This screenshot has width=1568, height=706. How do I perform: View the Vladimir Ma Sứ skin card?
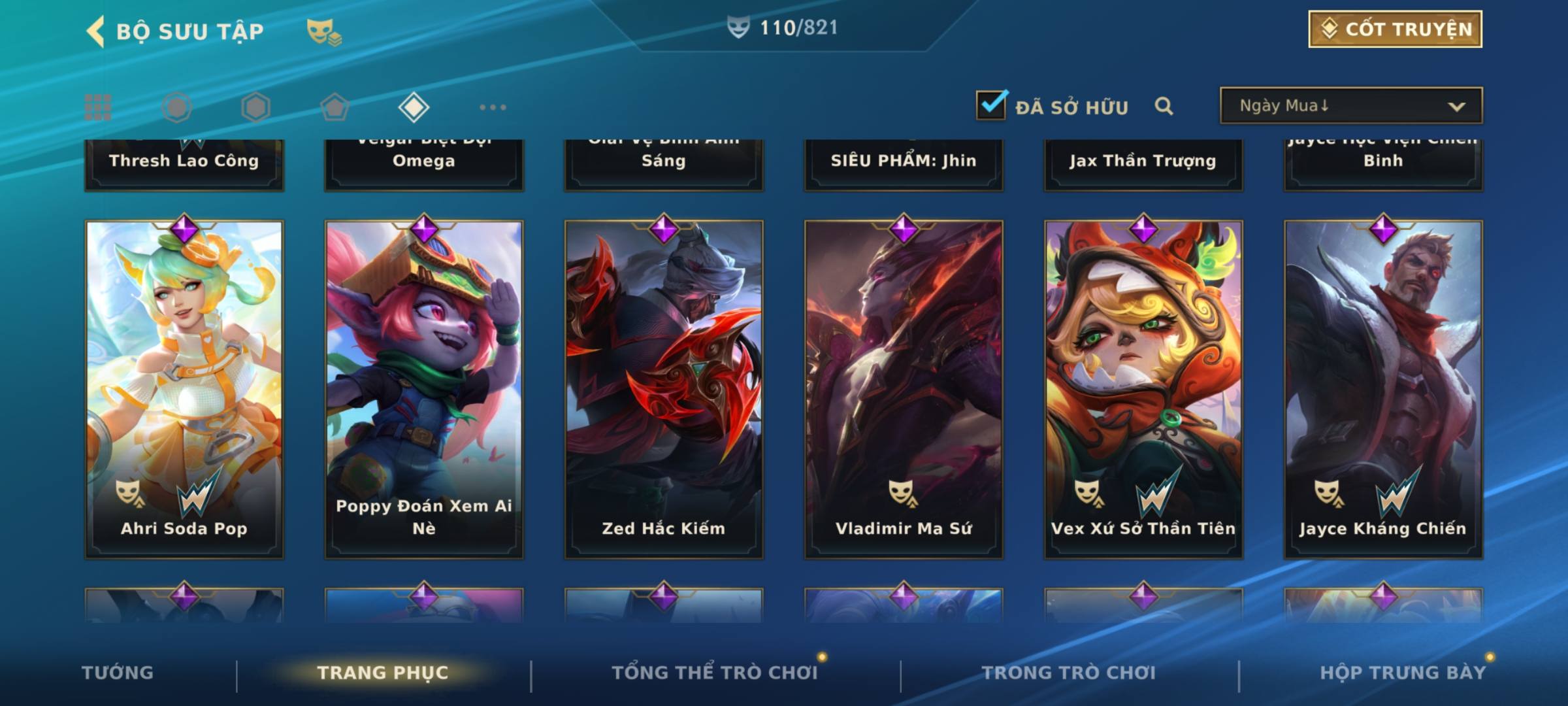point(904,389)
